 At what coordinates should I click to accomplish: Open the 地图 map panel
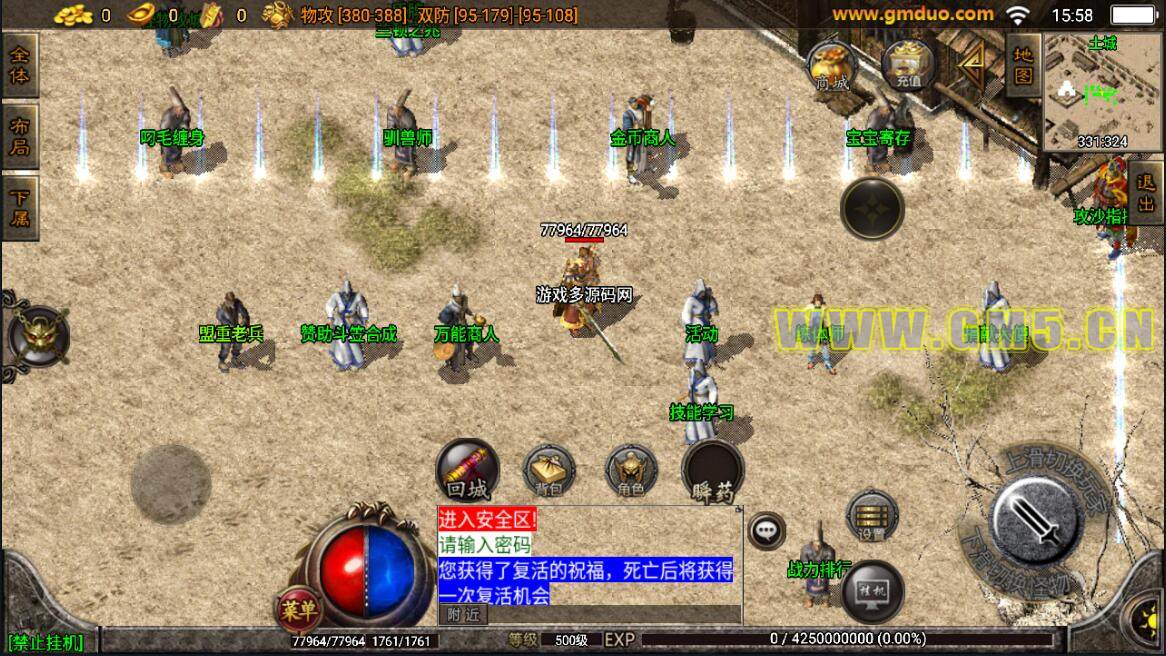click(x=1022, y=64)
